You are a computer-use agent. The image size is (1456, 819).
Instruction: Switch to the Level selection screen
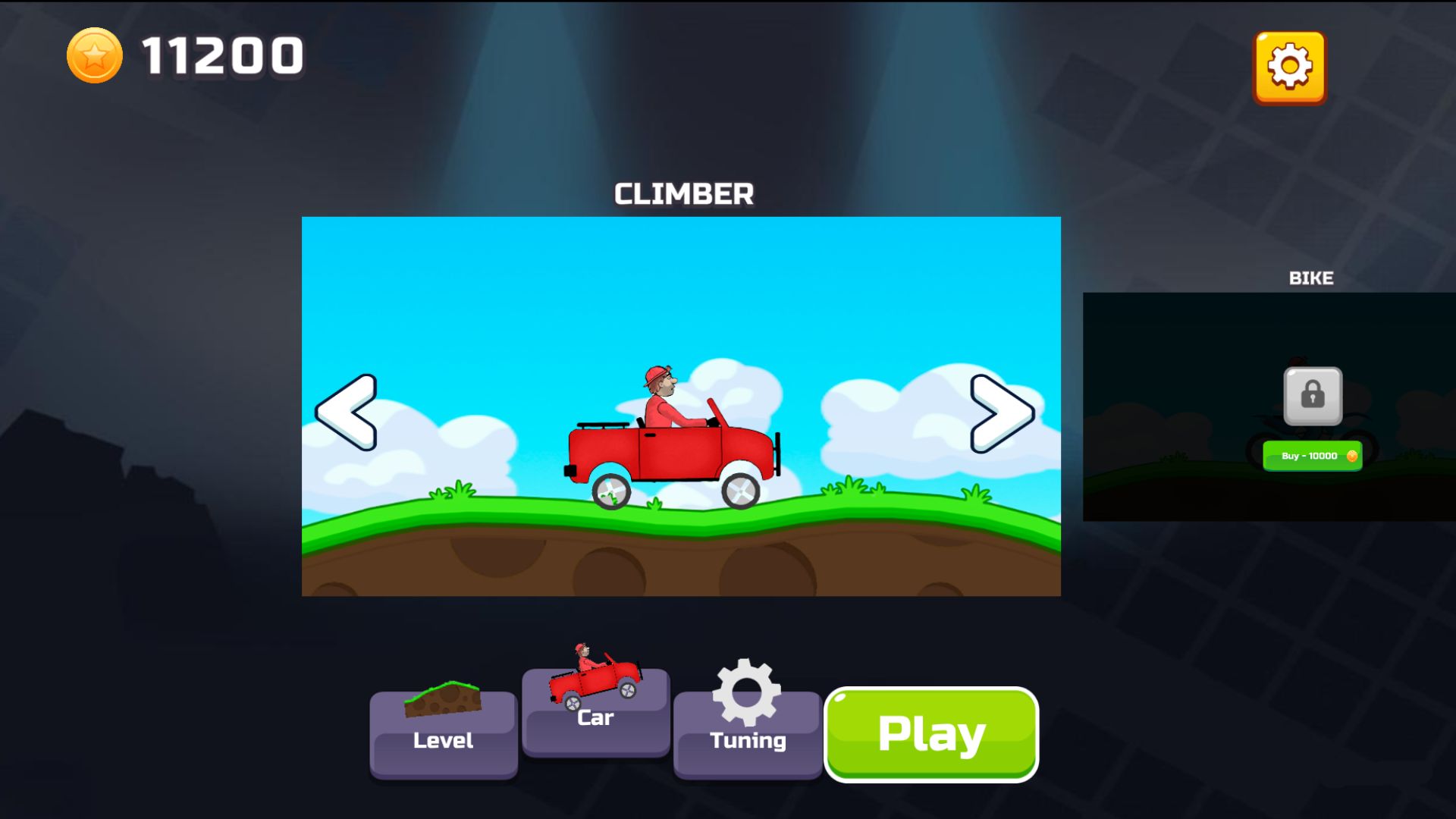coord(444,739)
